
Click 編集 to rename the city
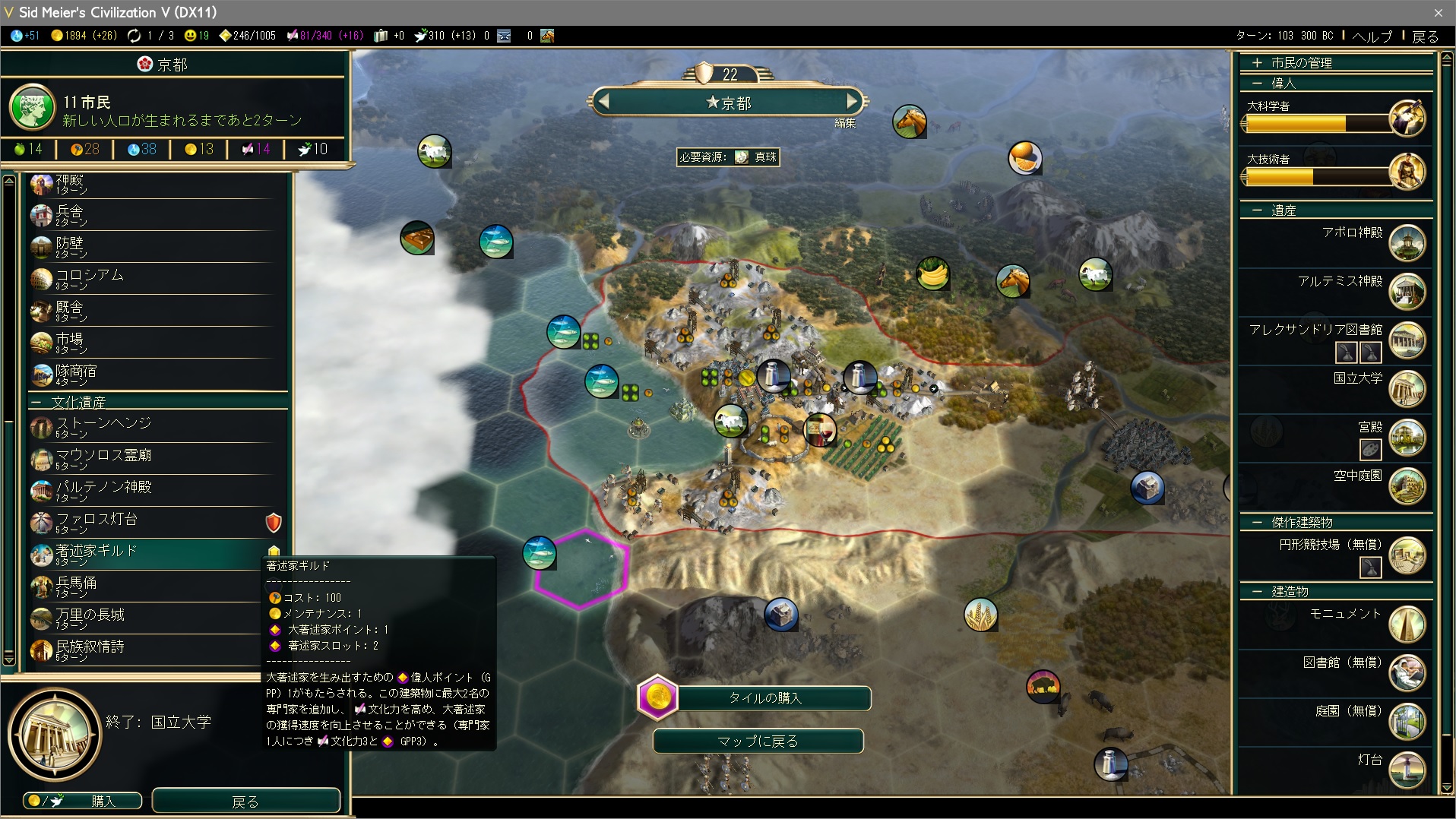click(x=845, y=123)
